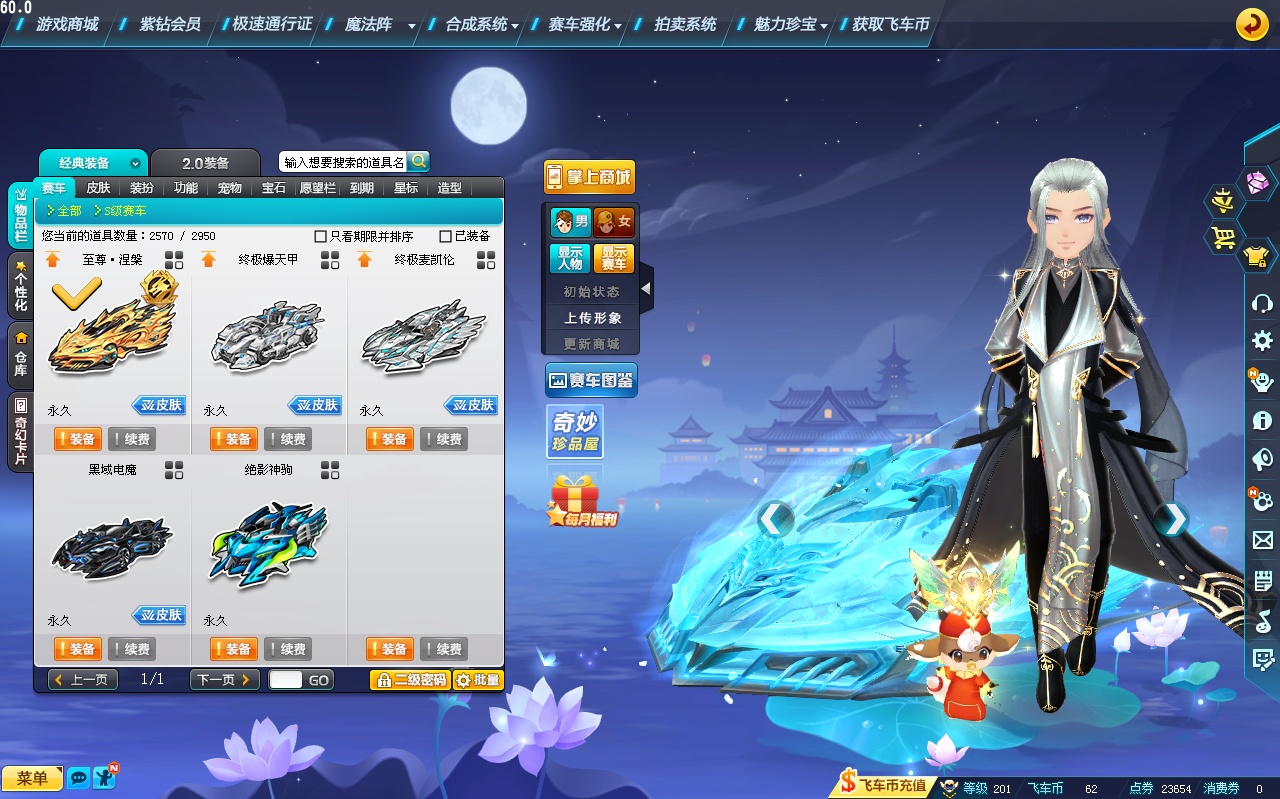Open the 拍卖系统 auction system
1280x799 pixels.
coord(685,24)
